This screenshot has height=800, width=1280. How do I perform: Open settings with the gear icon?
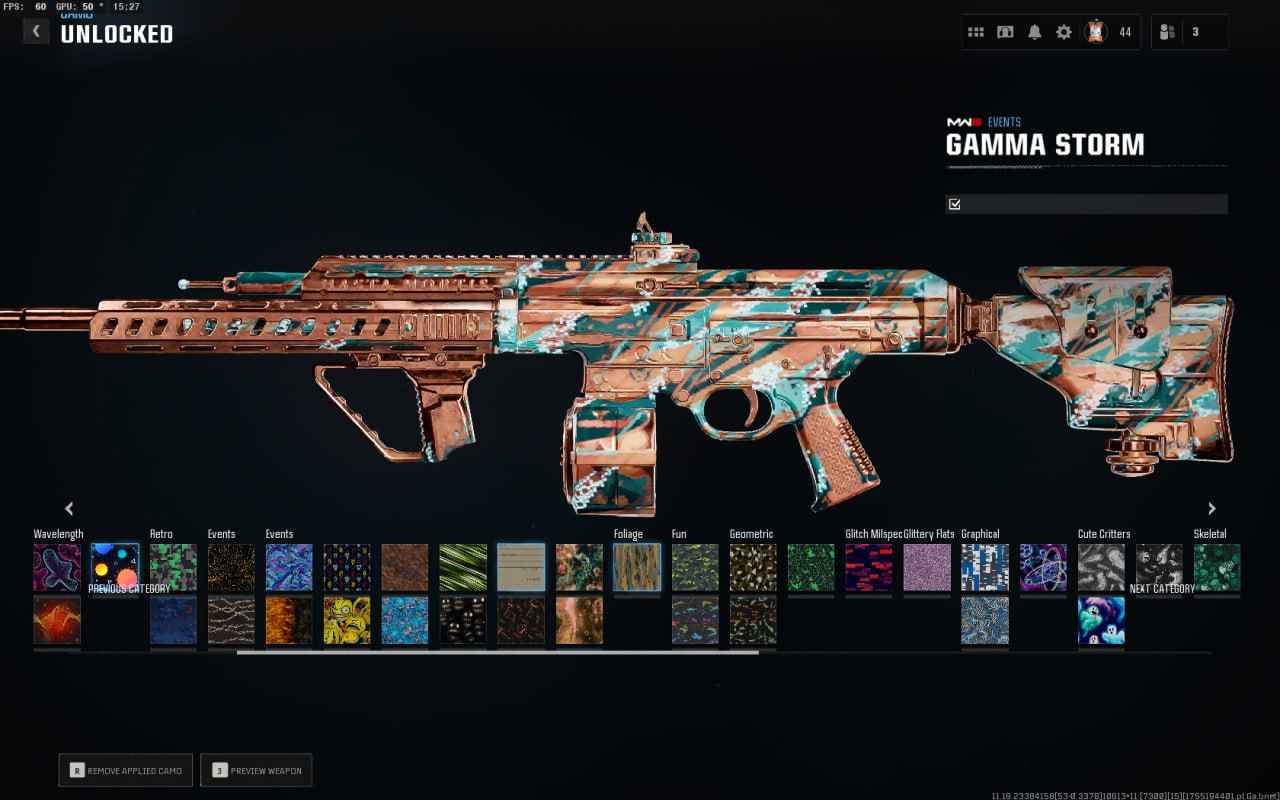1064,32
